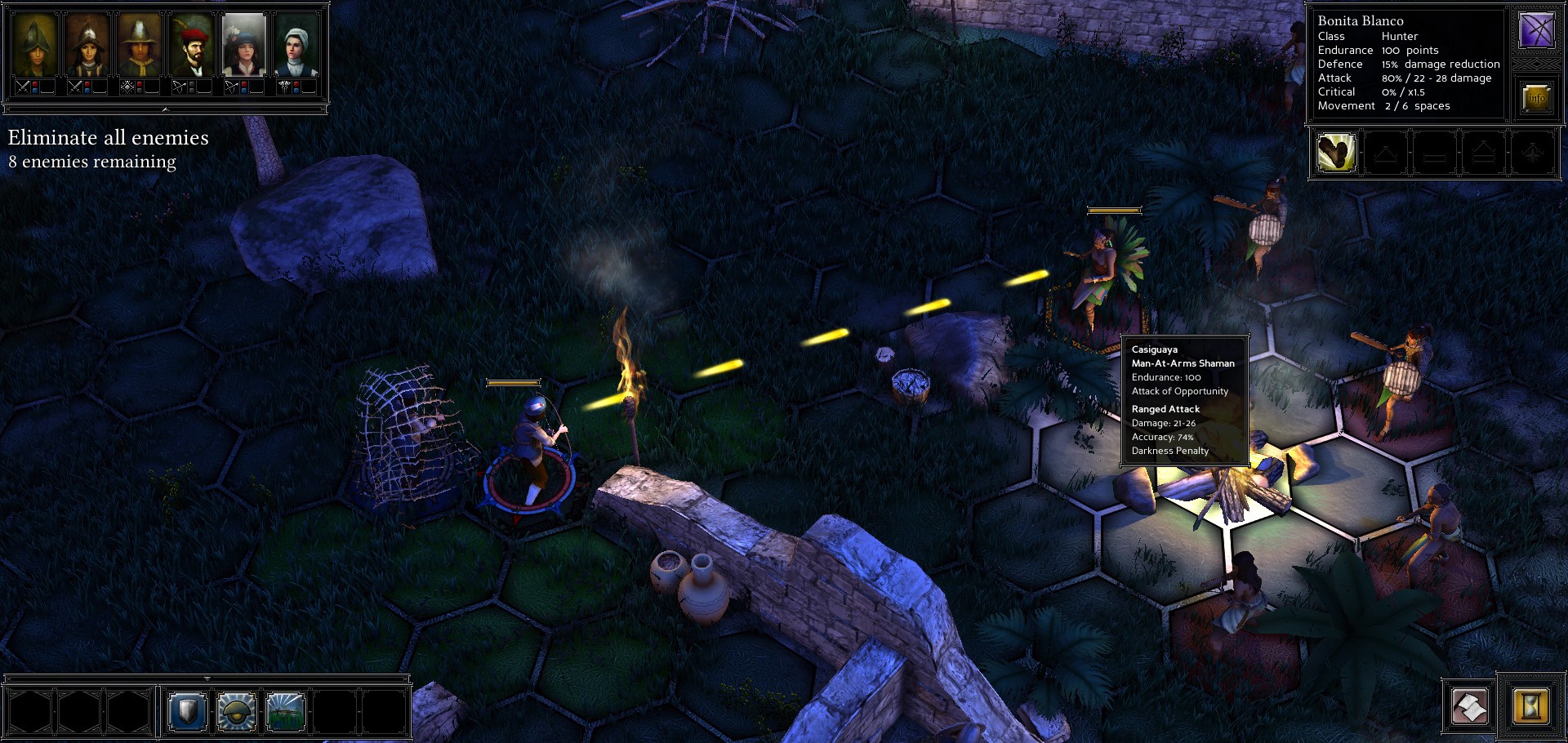End turn with the hourglass button
Image resolution: width=1568 pixels, height=743 pixels.
point(1530,706)
